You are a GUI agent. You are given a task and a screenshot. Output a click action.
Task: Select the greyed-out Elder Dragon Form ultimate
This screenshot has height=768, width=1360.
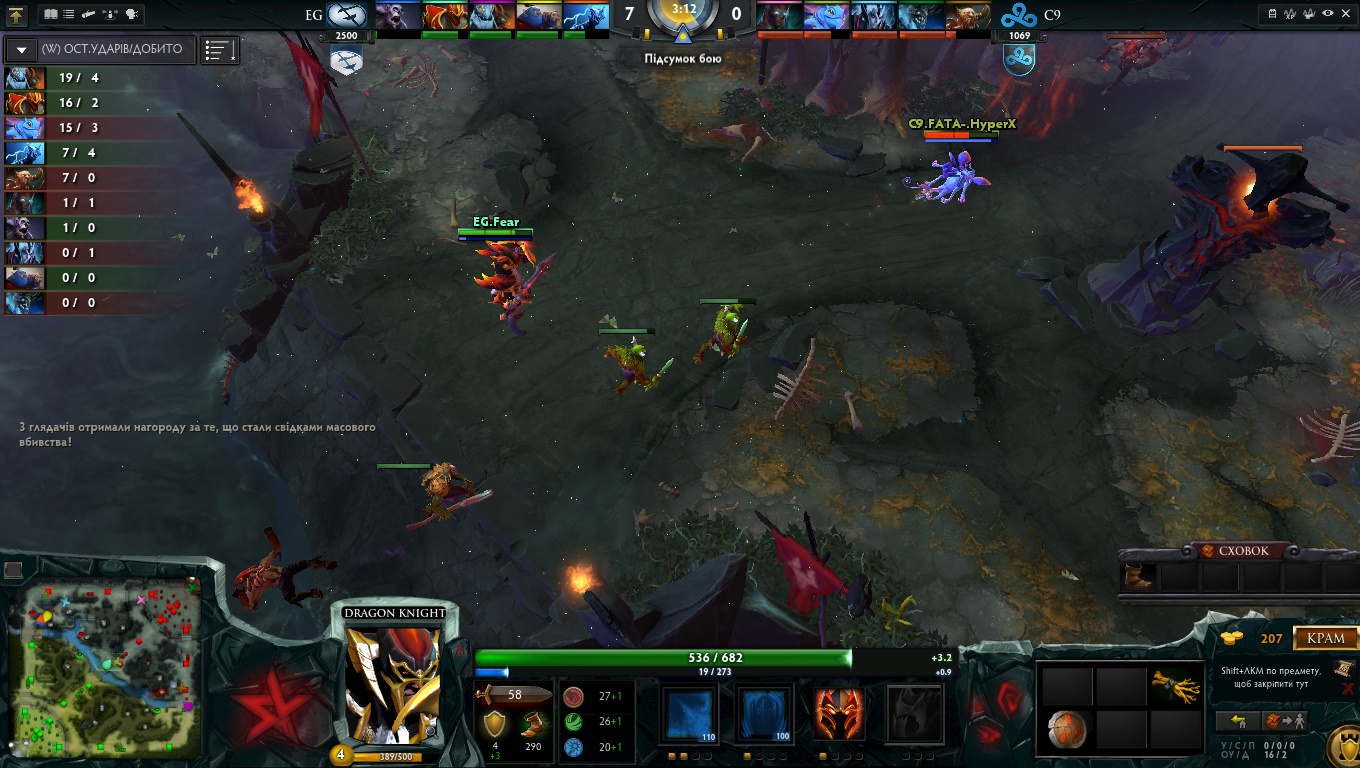[x=914, y=714]
